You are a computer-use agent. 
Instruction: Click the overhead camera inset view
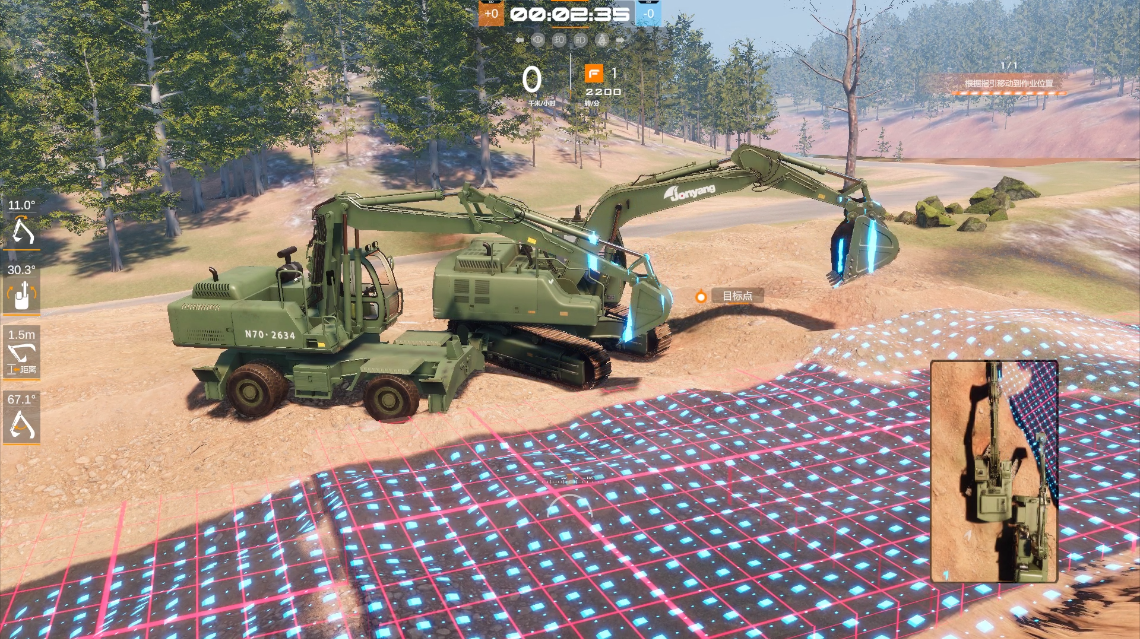(x=994, y=471)
